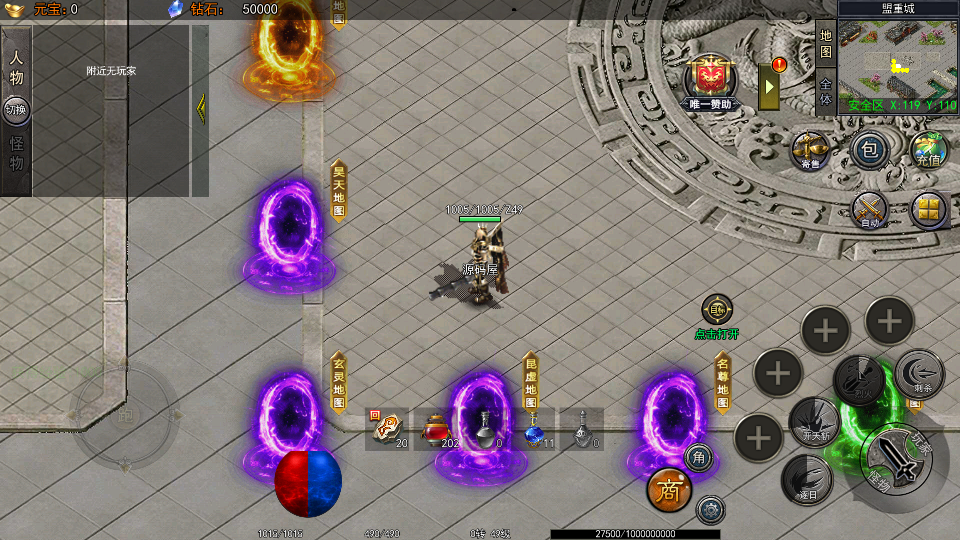Switch to the 地图 chat tab

(x=825, y=44)
